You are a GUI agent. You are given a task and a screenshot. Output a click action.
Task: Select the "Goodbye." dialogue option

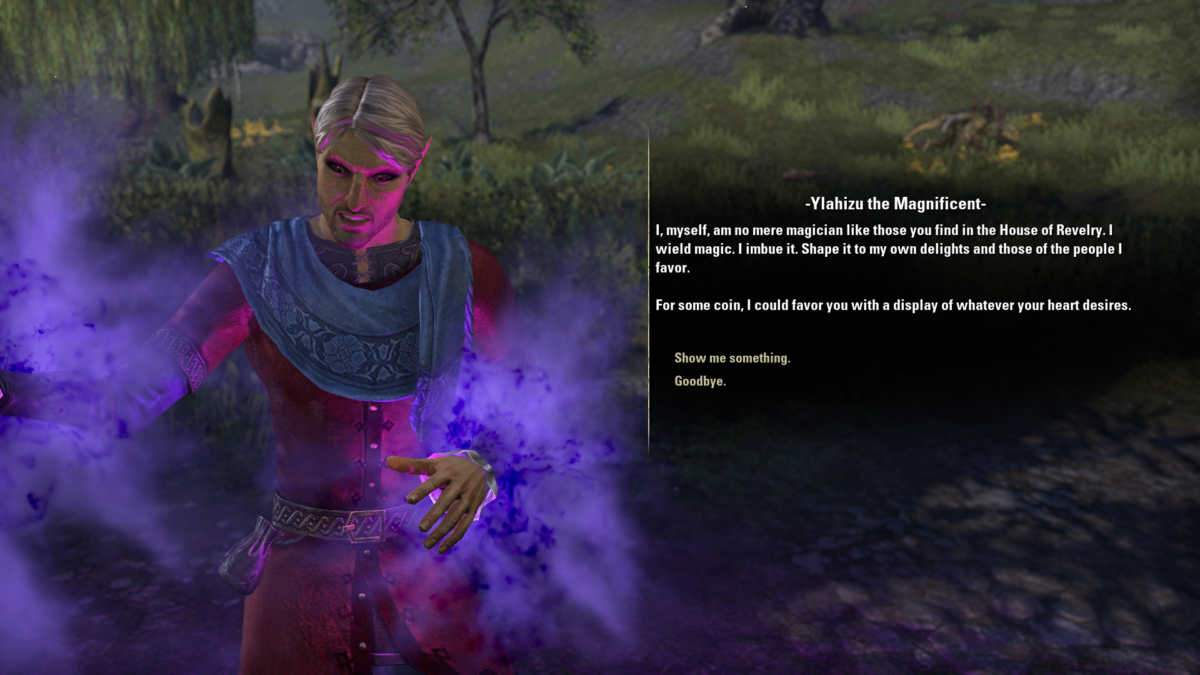[x=700, y=381]
